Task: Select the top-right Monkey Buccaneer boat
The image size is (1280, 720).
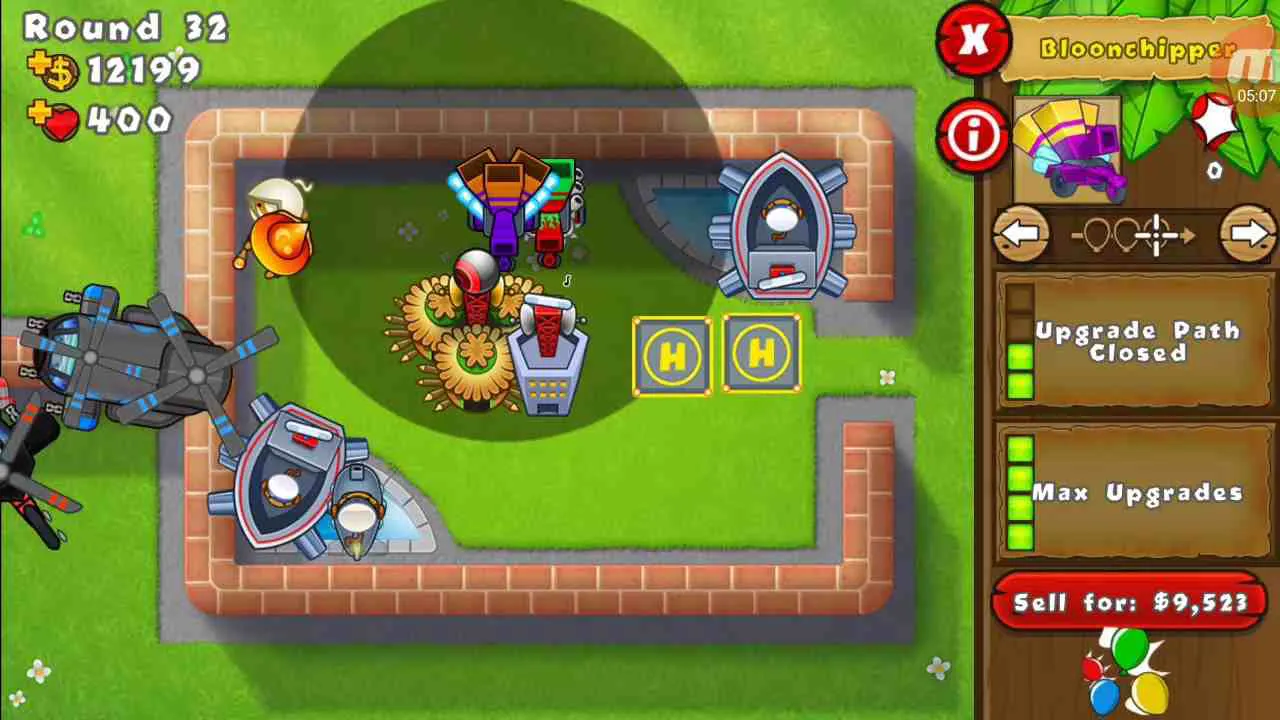Action: point(785,220)
